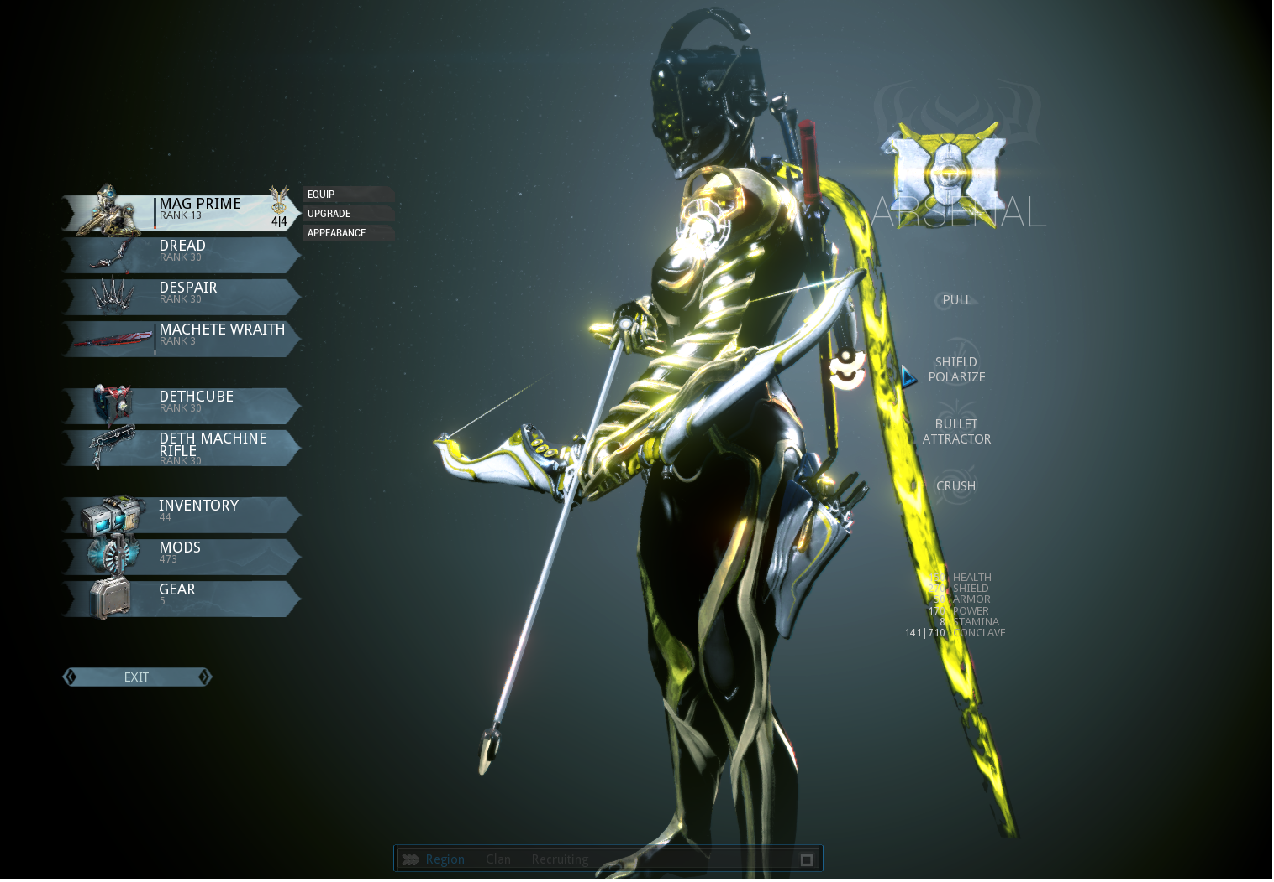Open the Upgrade option
The height and width of the screenshot is (882, 1274).
pyautogui.click(x=348, y=213)
